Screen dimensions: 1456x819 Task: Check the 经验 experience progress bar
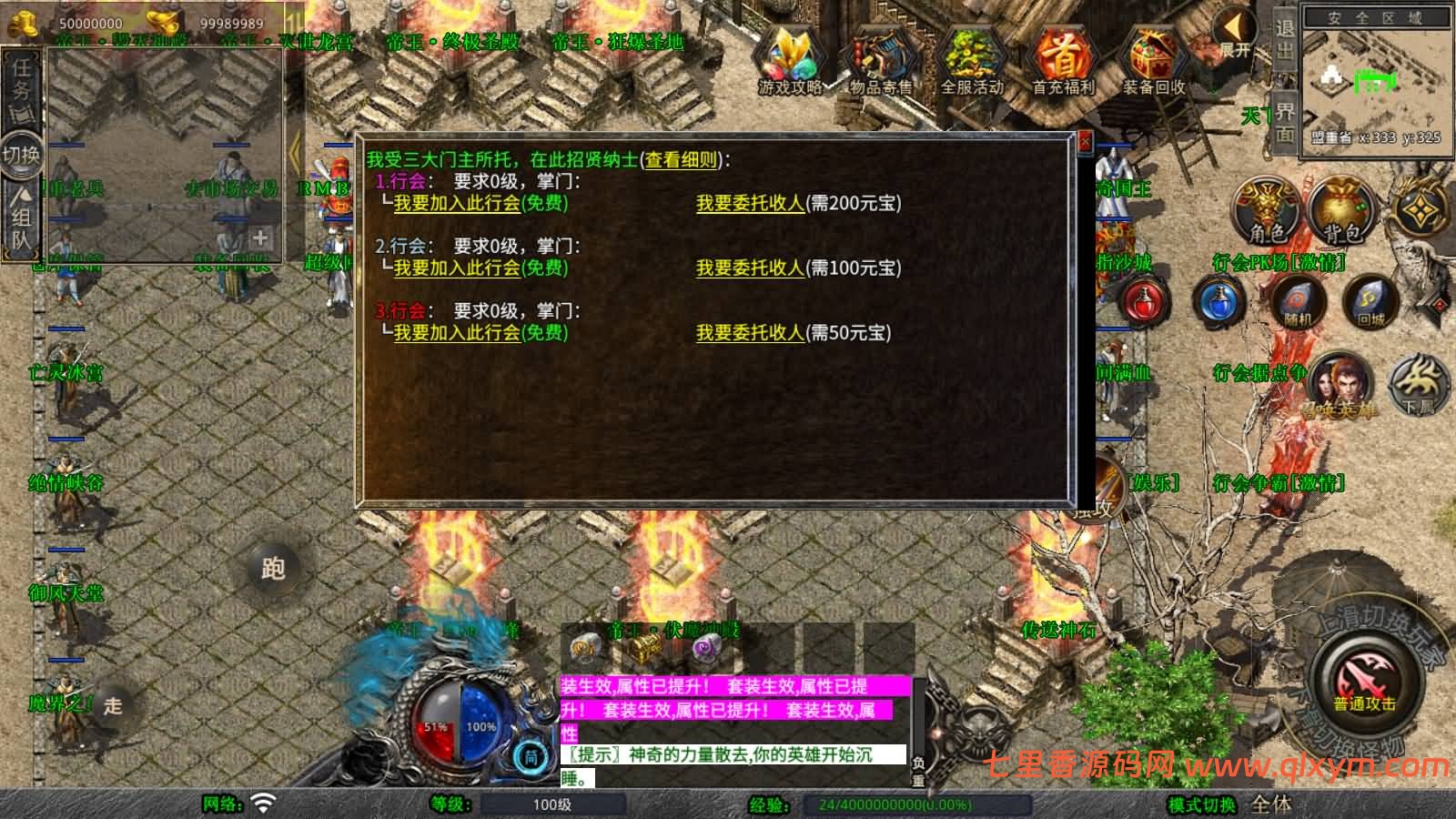919,806
